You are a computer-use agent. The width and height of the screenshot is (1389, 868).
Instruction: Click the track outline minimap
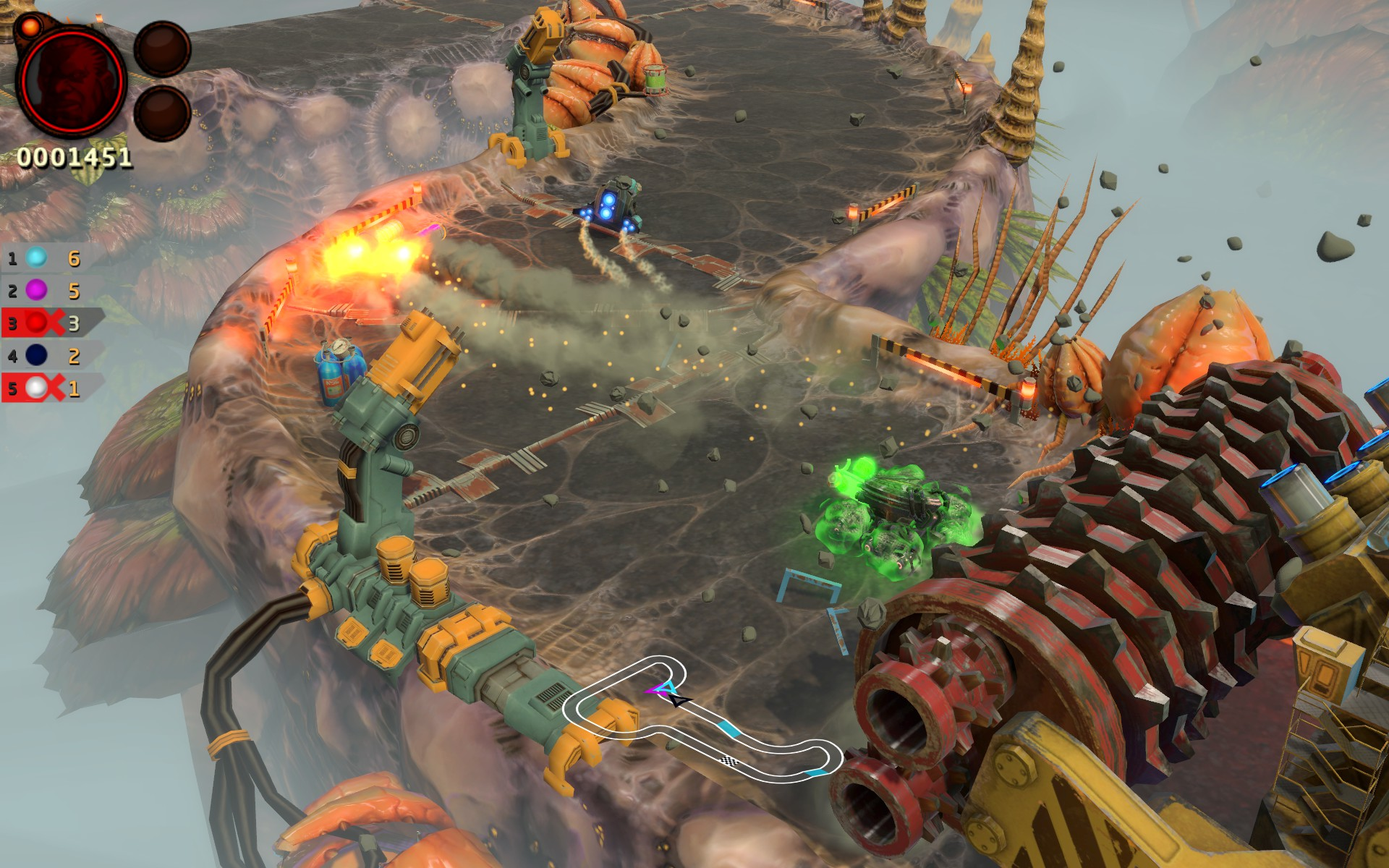pos(700,720)
